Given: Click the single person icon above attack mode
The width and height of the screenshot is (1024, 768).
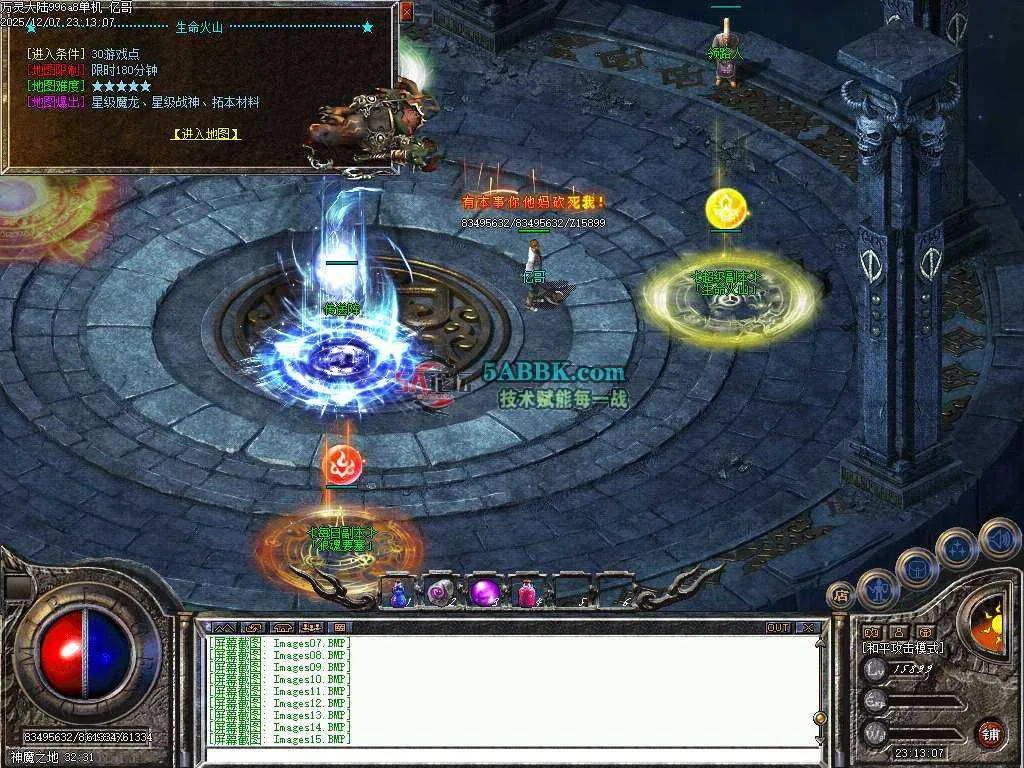Looking at the screenshot, I should [898, 632].
